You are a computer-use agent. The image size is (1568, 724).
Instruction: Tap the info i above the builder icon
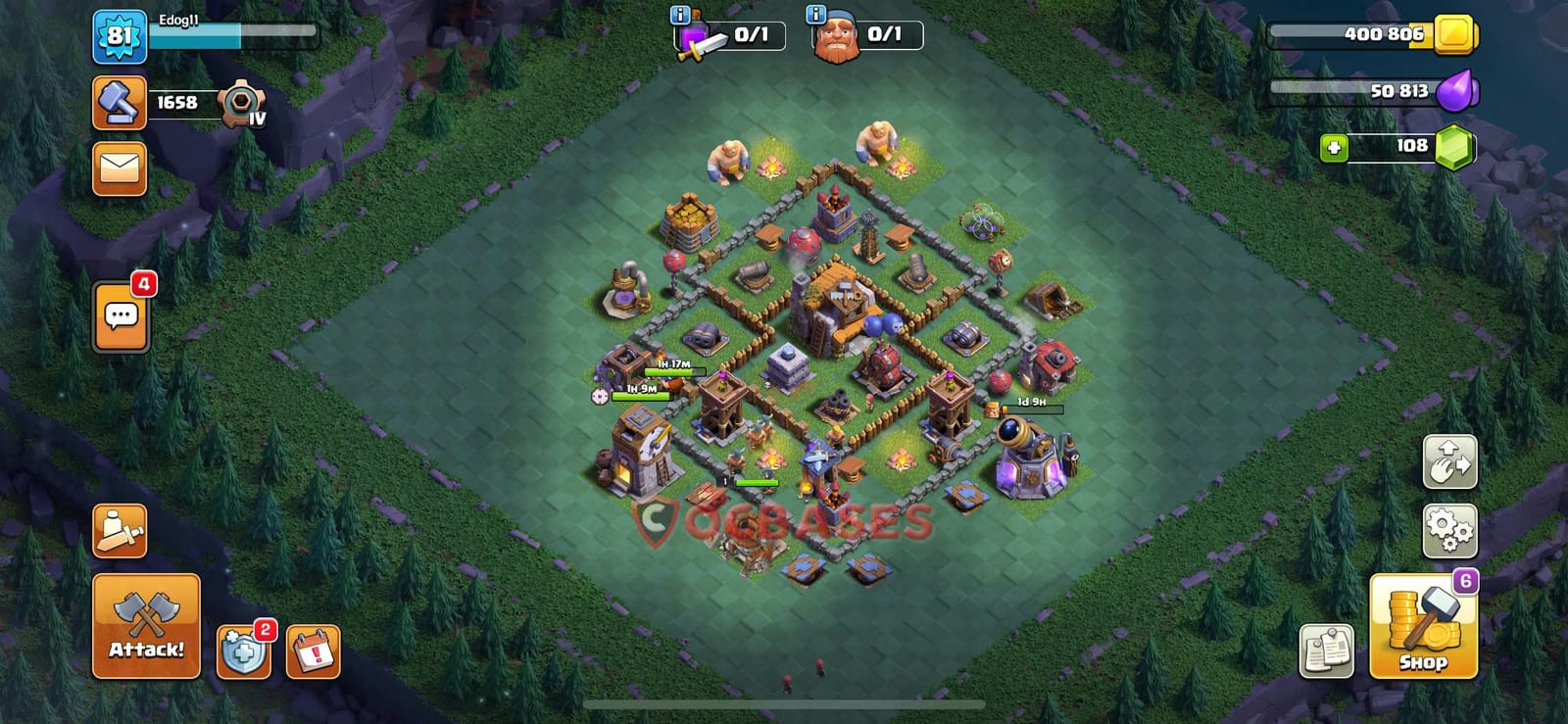(813, 13)
